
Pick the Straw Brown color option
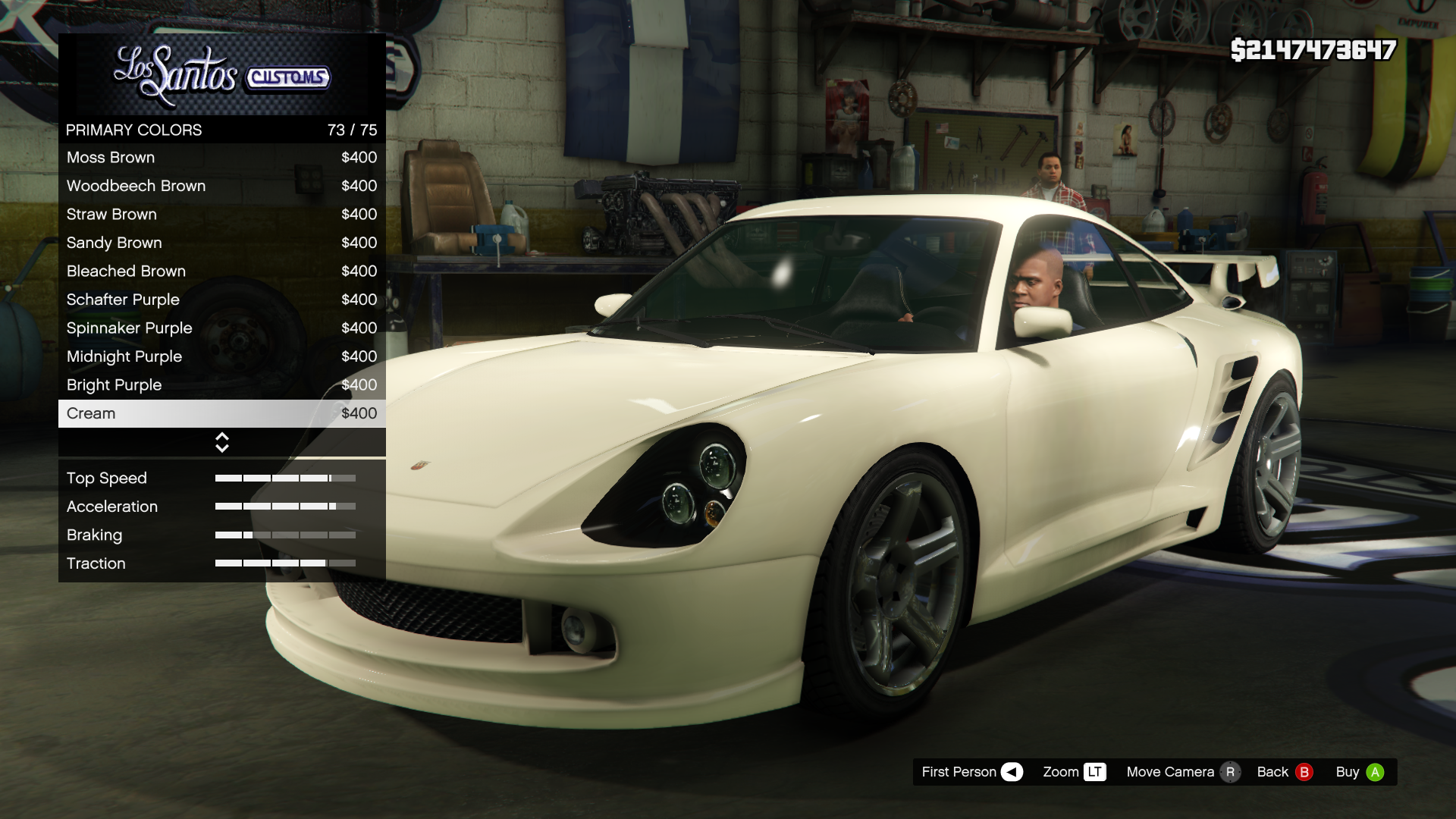[221, 215]
